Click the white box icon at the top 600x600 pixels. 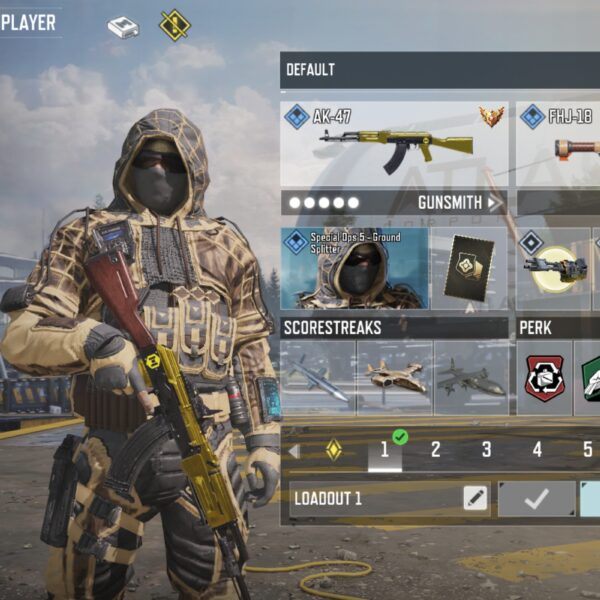point(123,27)
